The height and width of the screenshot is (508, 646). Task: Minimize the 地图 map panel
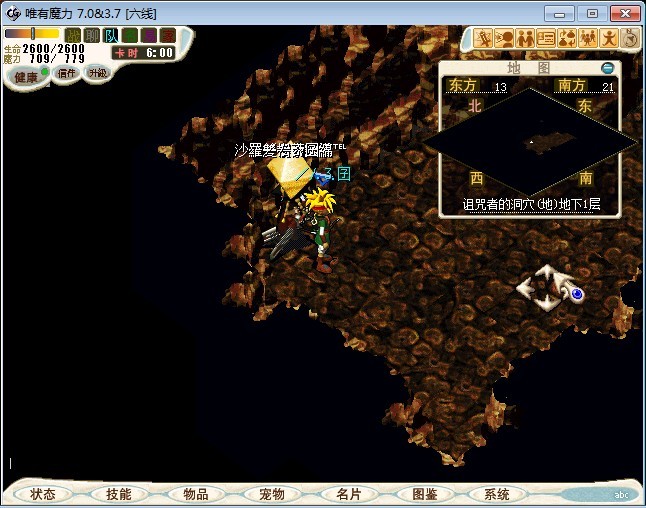[x=607, y=68]
